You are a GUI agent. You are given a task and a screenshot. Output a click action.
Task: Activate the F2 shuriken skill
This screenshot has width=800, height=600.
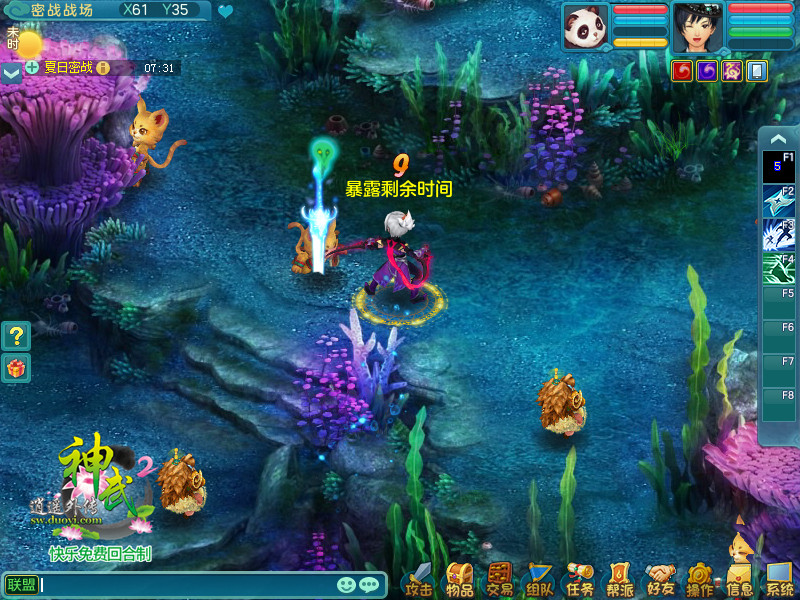pyautogui.click(x=778, y=199)
